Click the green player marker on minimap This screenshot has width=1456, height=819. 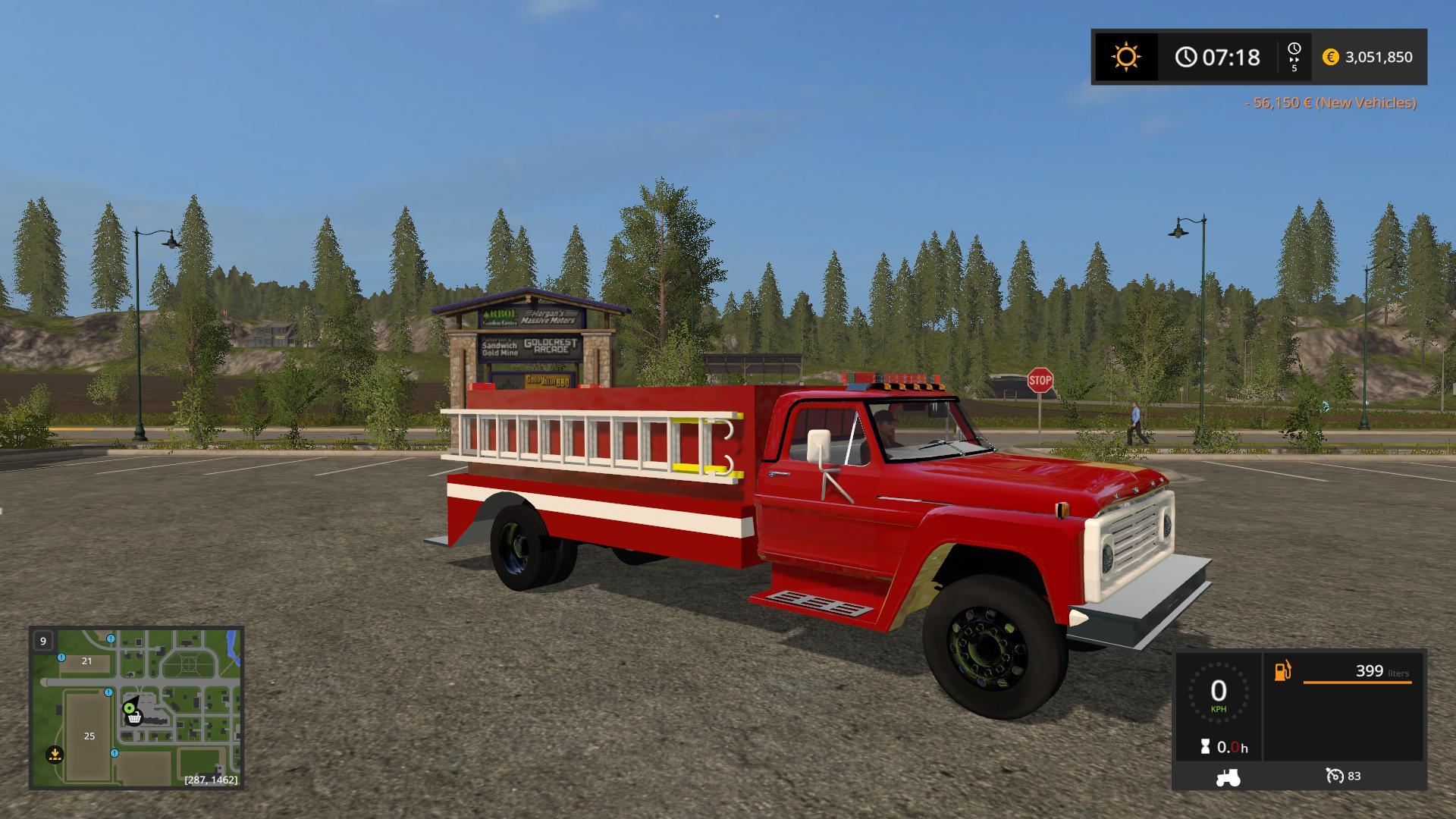coord(129,708)
